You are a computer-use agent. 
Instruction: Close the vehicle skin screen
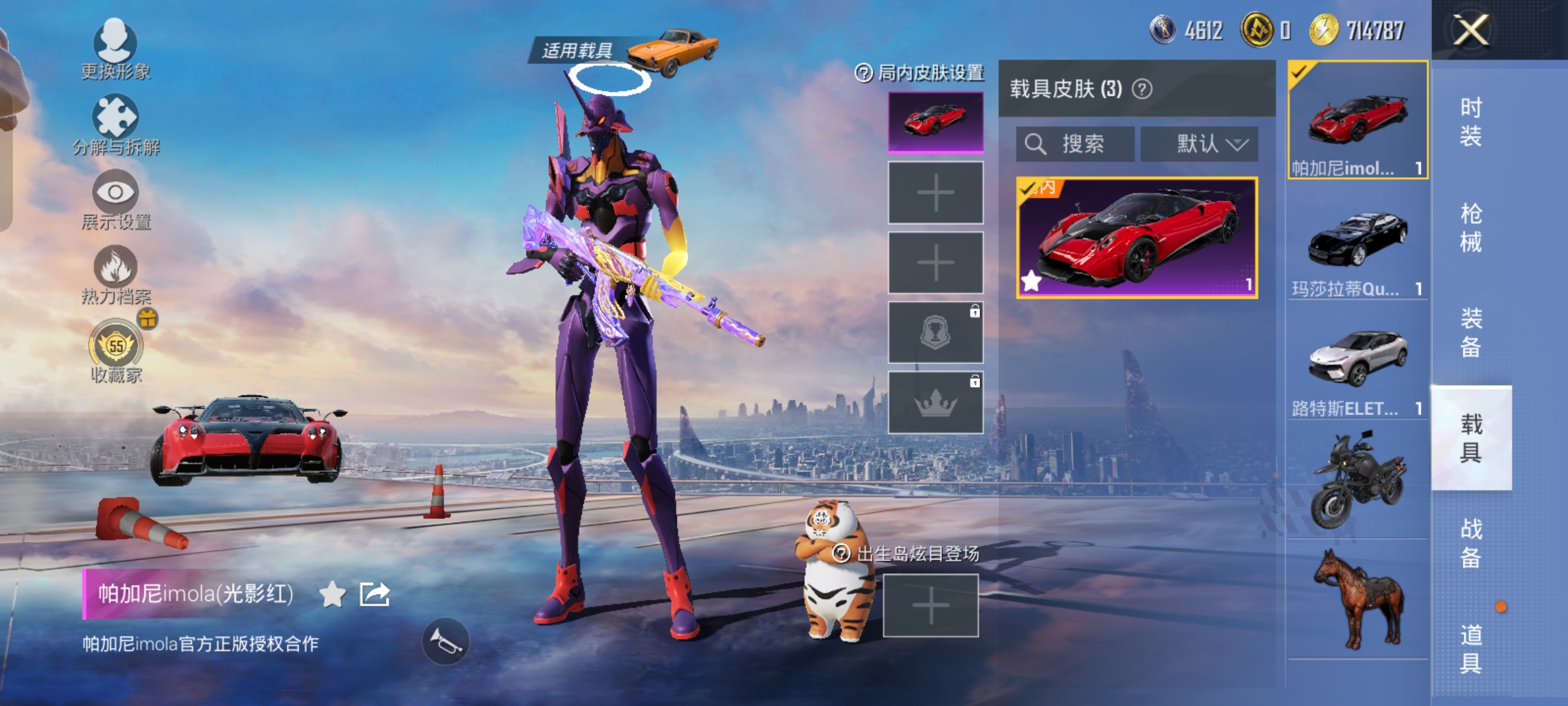[x=1471, y=30]
